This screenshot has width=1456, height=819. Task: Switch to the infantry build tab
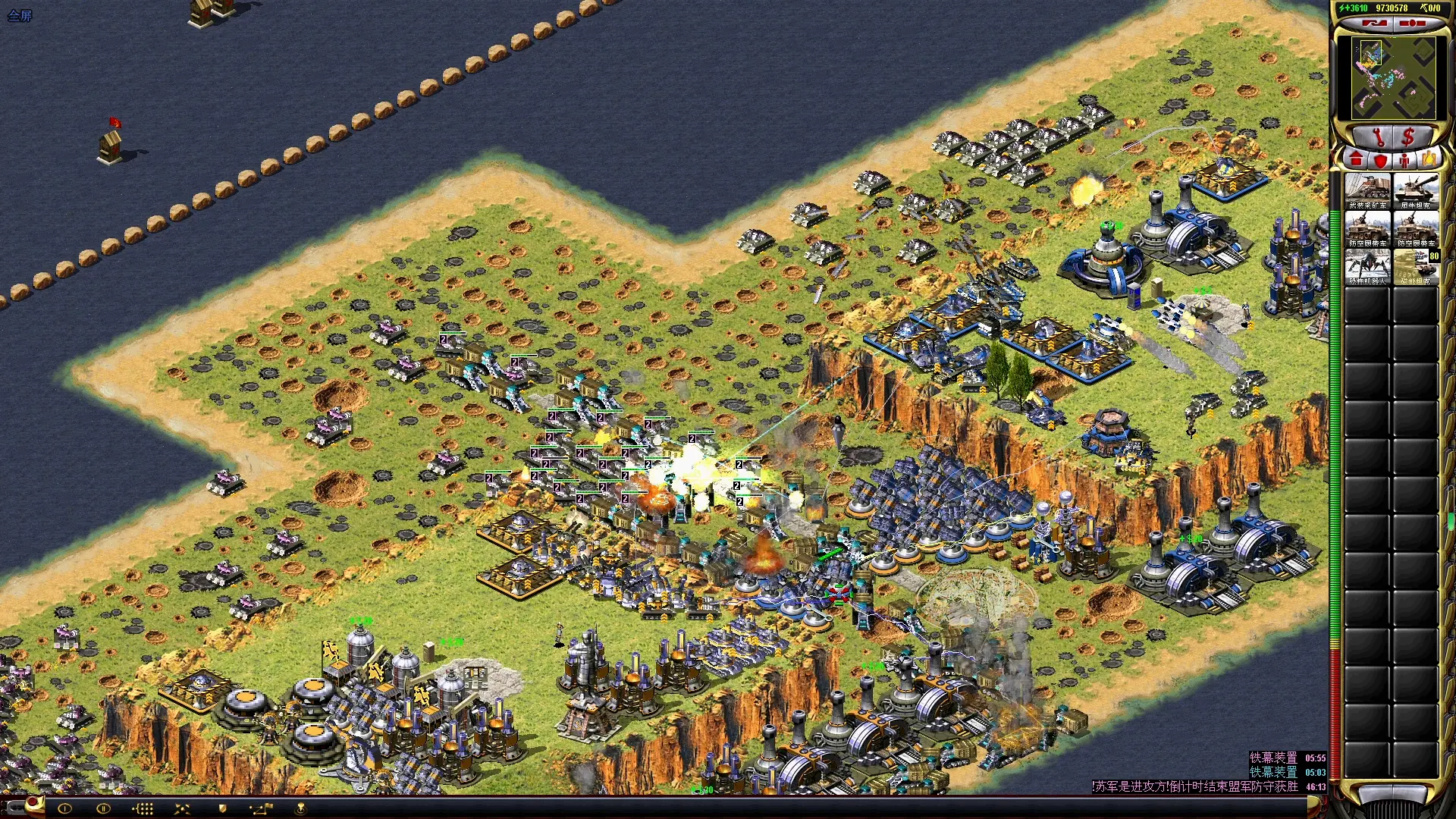(1404, 159)
